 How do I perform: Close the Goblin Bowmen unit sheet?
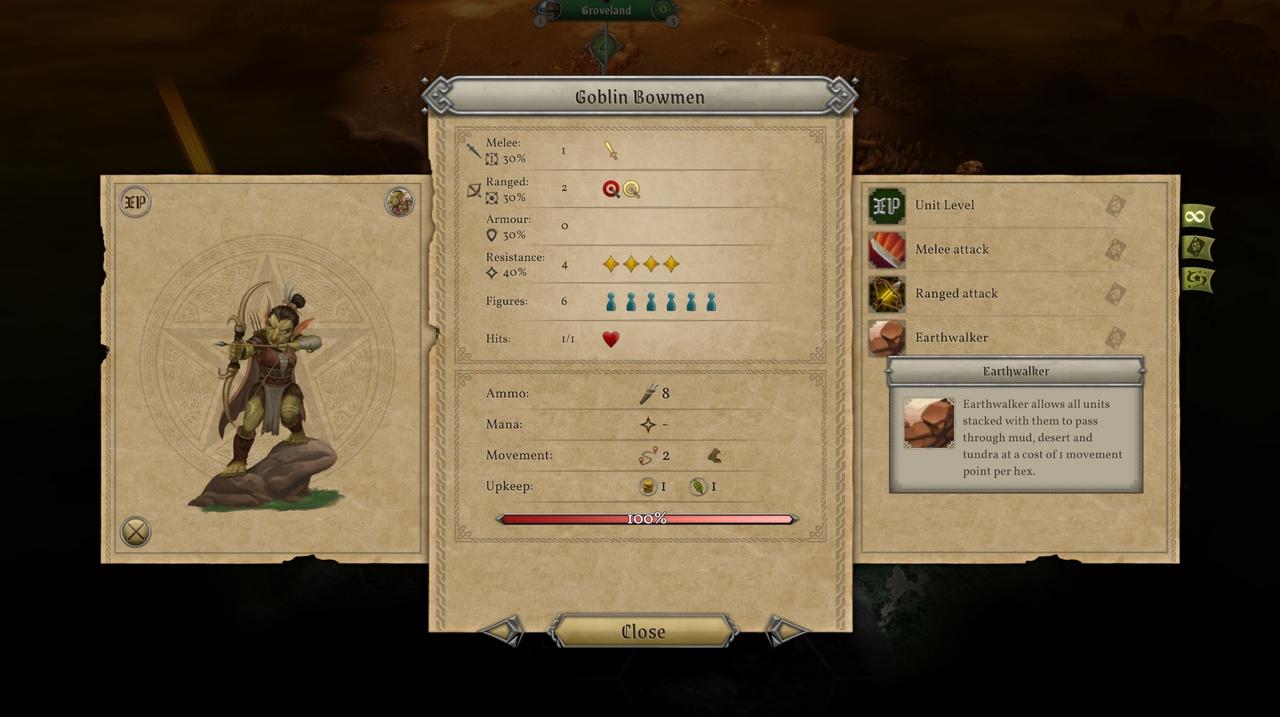tap(643, 631)
